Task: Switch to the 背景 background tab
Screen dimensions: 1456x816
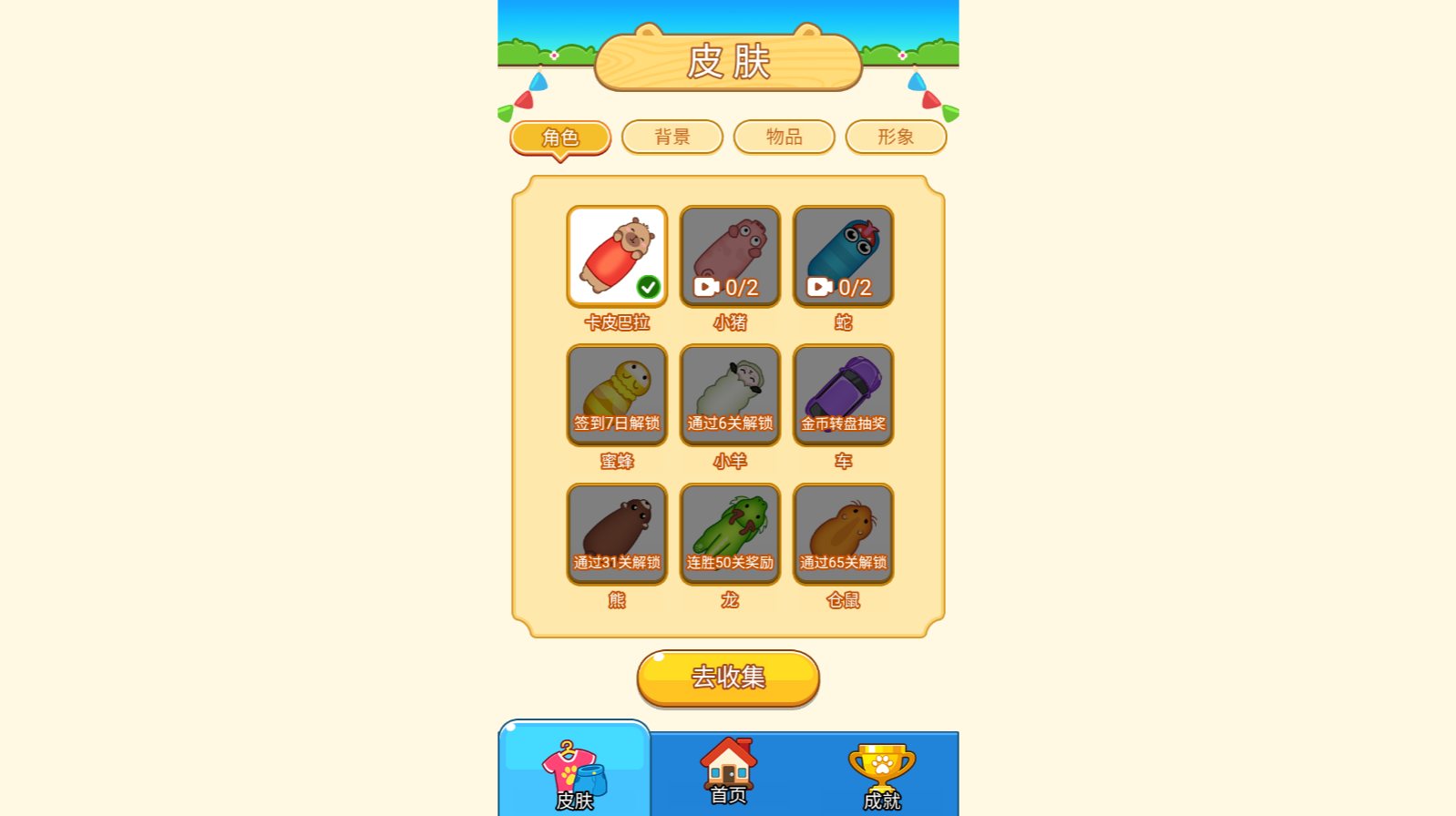Action: click(x=672, y=137)
